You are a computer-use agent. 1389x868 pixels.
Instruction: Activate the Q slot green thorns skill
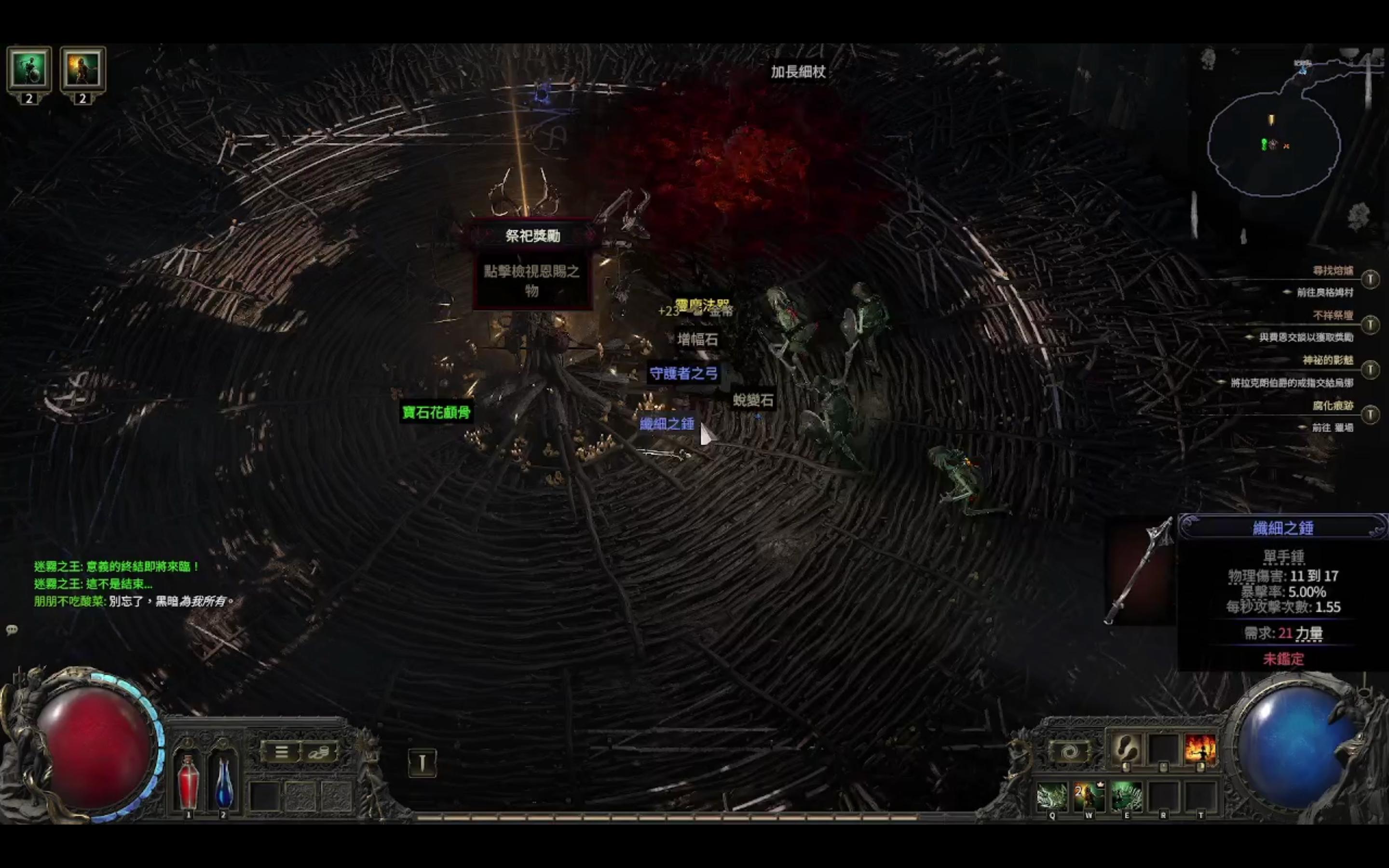1052,796
